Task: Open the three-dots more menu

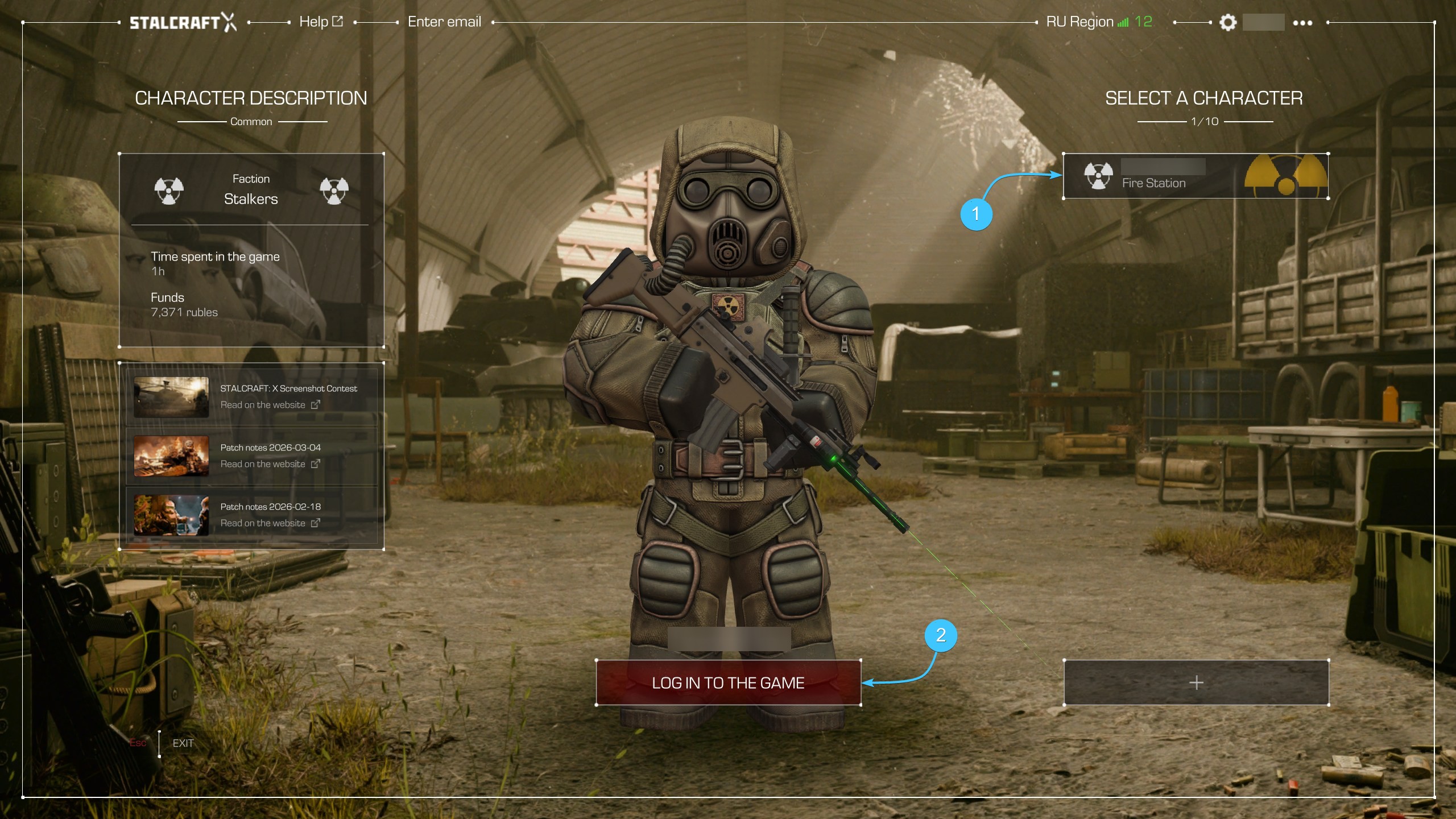Action: (x=1302, y=23)
